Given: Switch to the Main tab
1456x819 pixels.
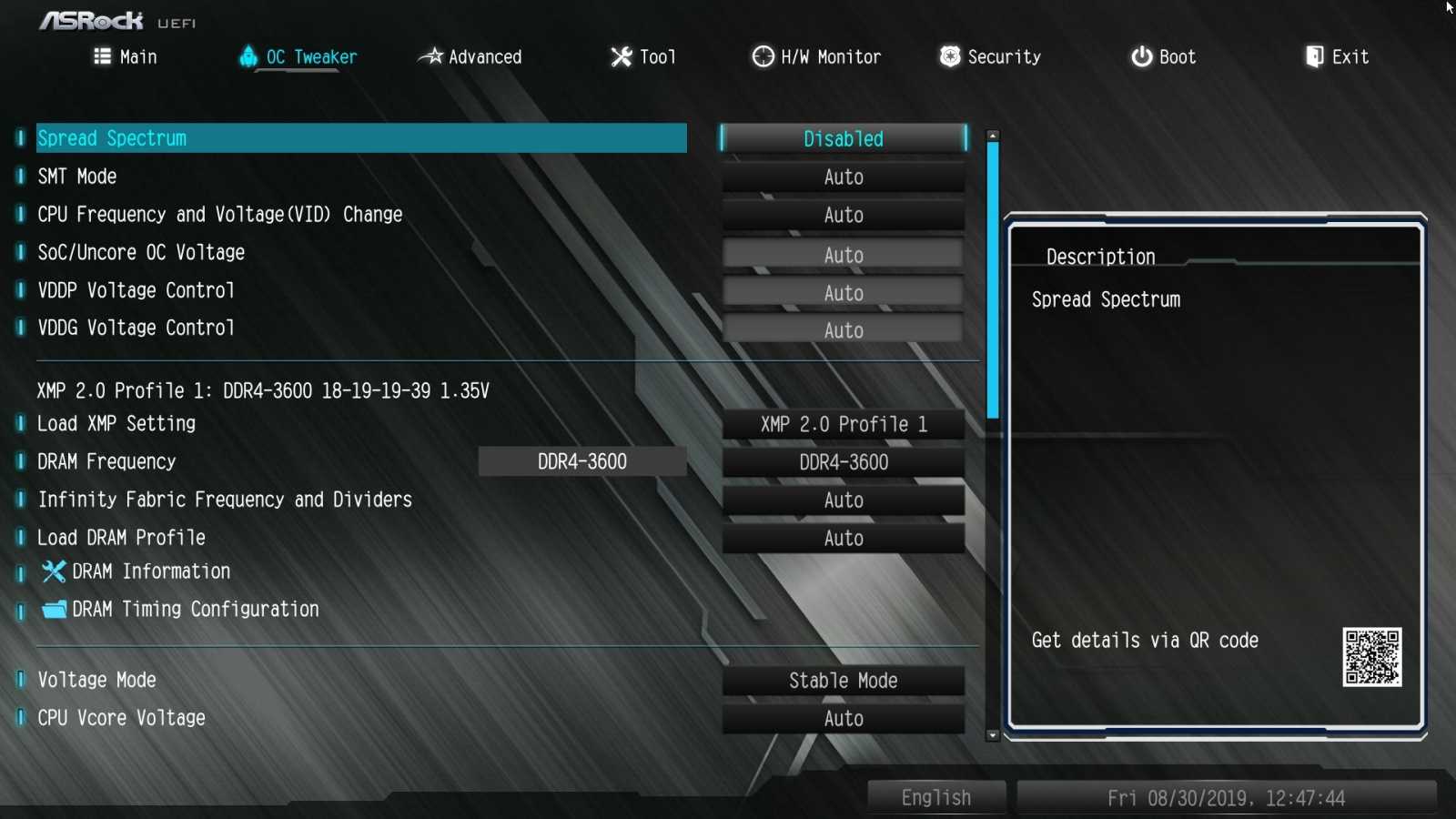Looking at the screenshot, I should tap(126, 57).
